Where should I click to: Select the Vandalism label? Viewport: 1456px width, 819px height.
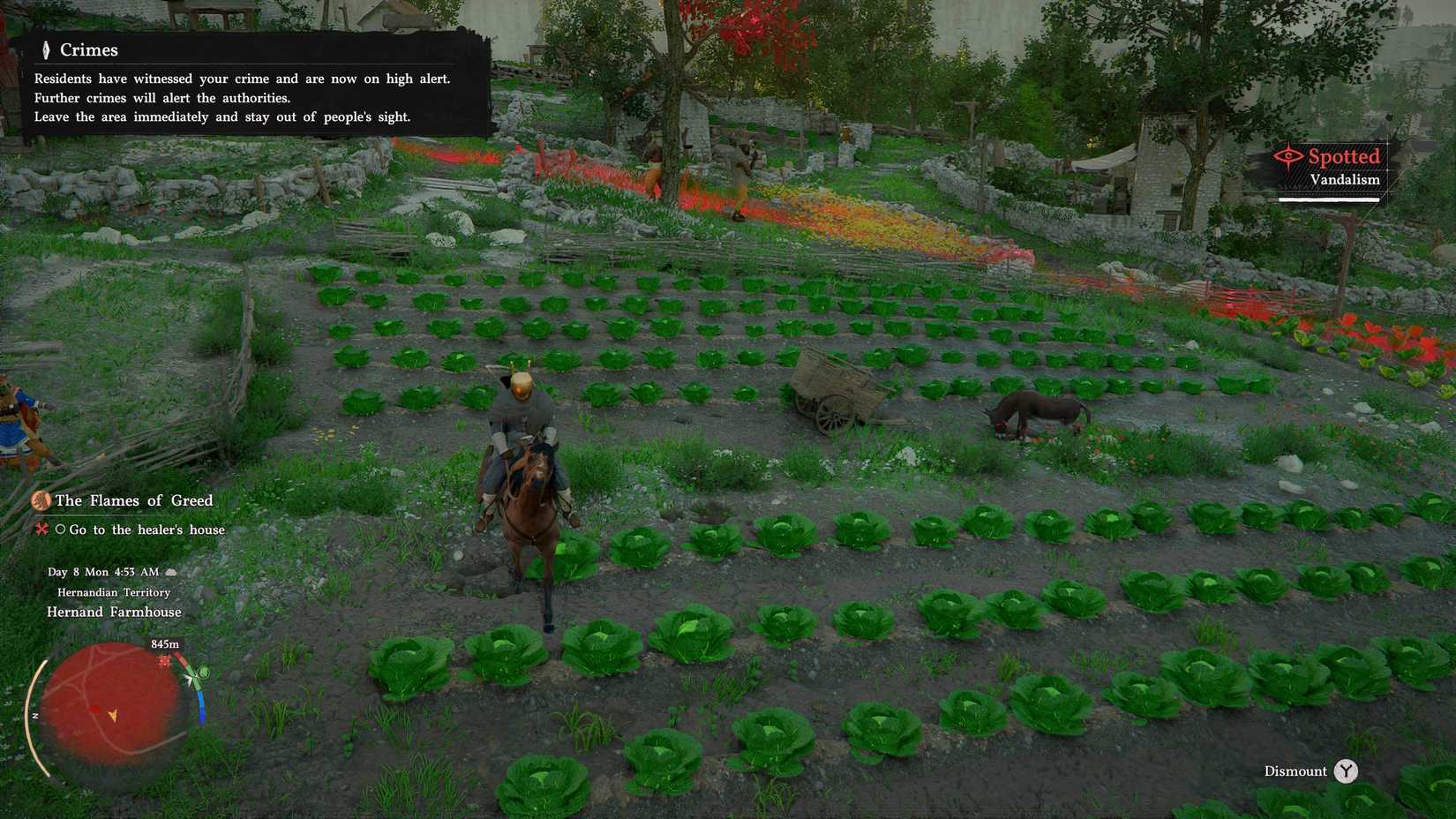coord(1345,179)
